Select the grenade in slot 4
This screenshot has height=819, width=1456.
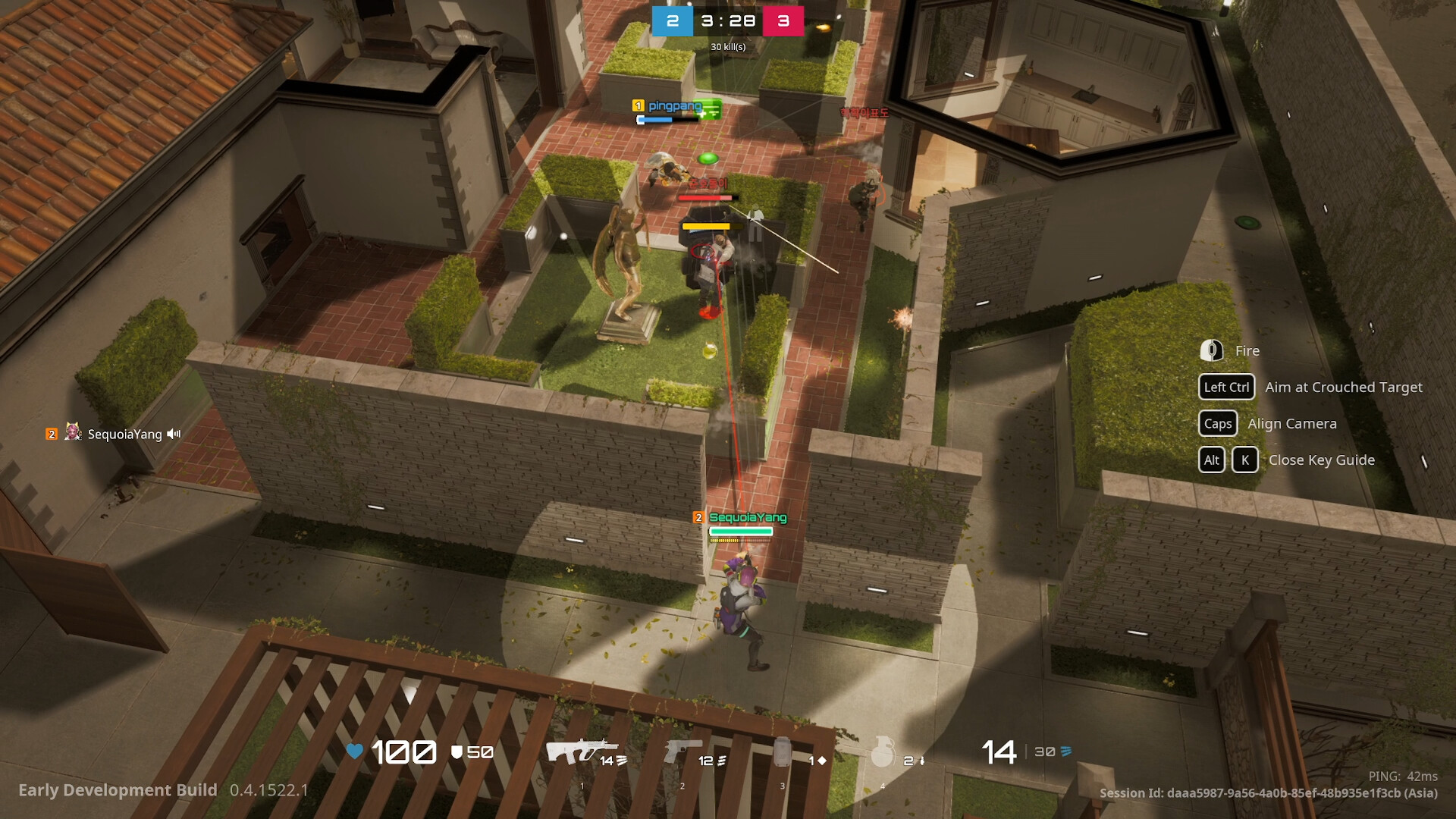coord(883,753)
